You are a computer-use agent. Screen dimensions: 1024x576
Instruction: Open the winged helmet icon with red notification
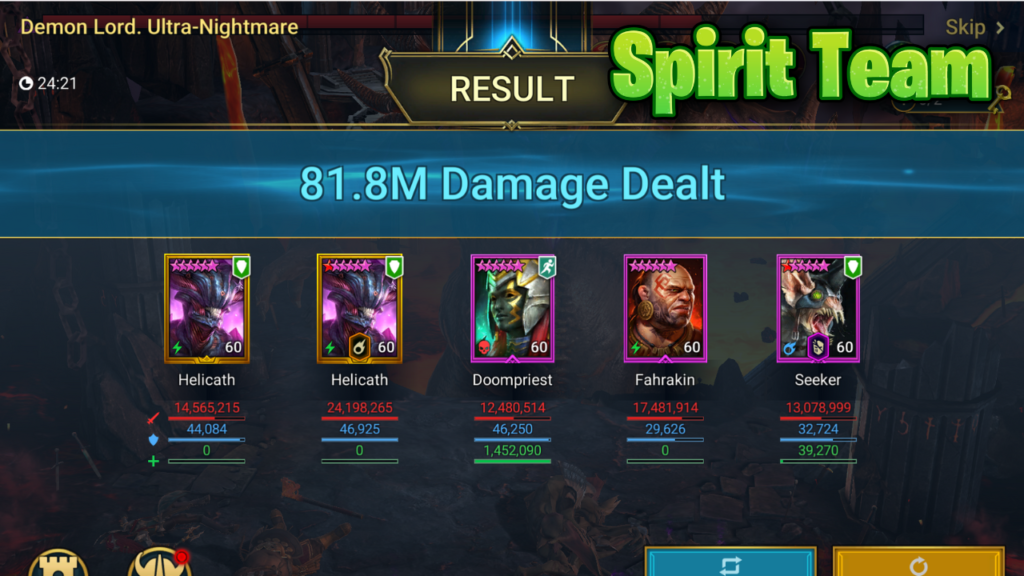(x=158, y=563)
